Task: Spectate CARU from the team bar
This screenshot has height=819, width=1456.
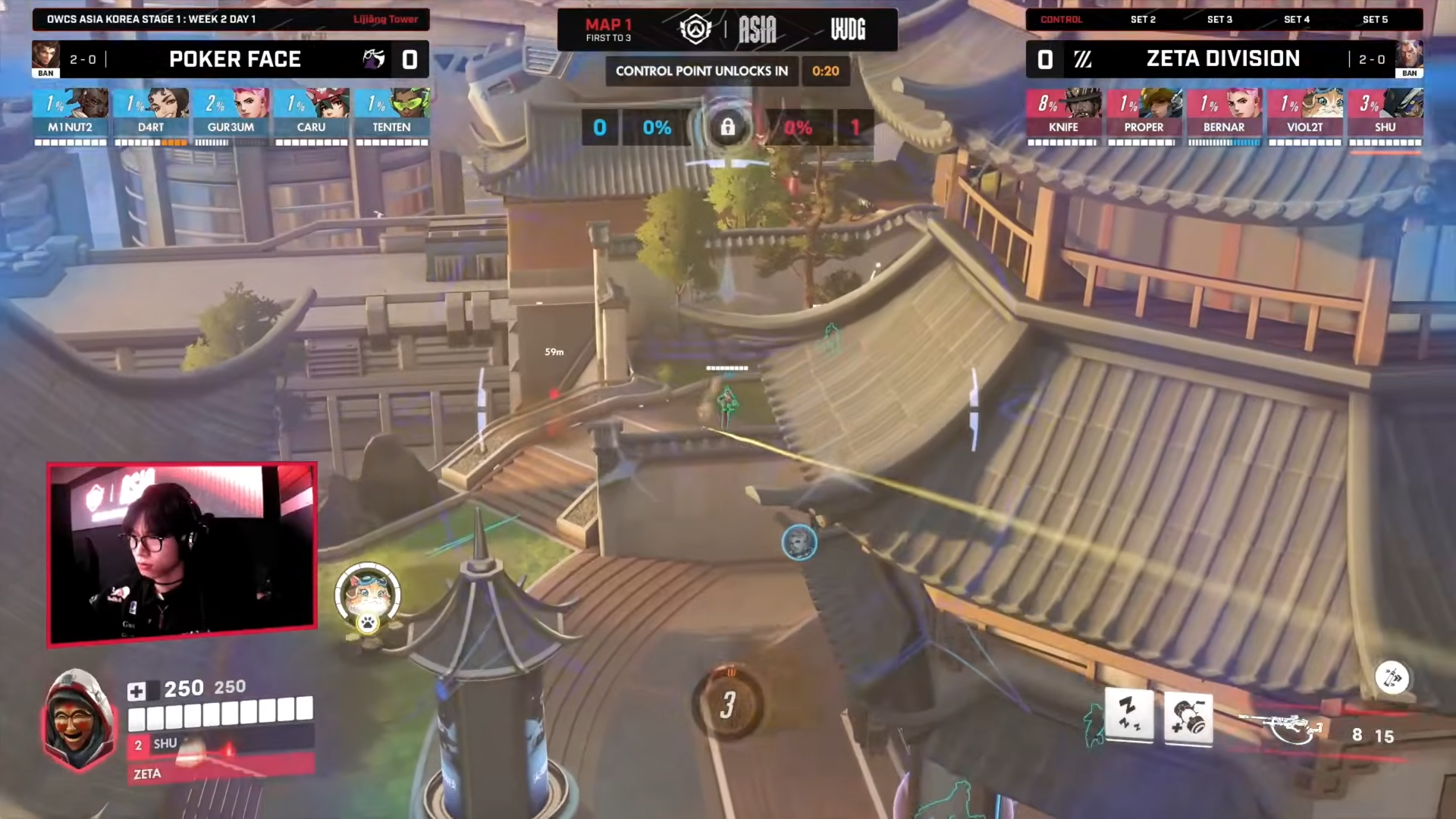Action: (312, 112)
